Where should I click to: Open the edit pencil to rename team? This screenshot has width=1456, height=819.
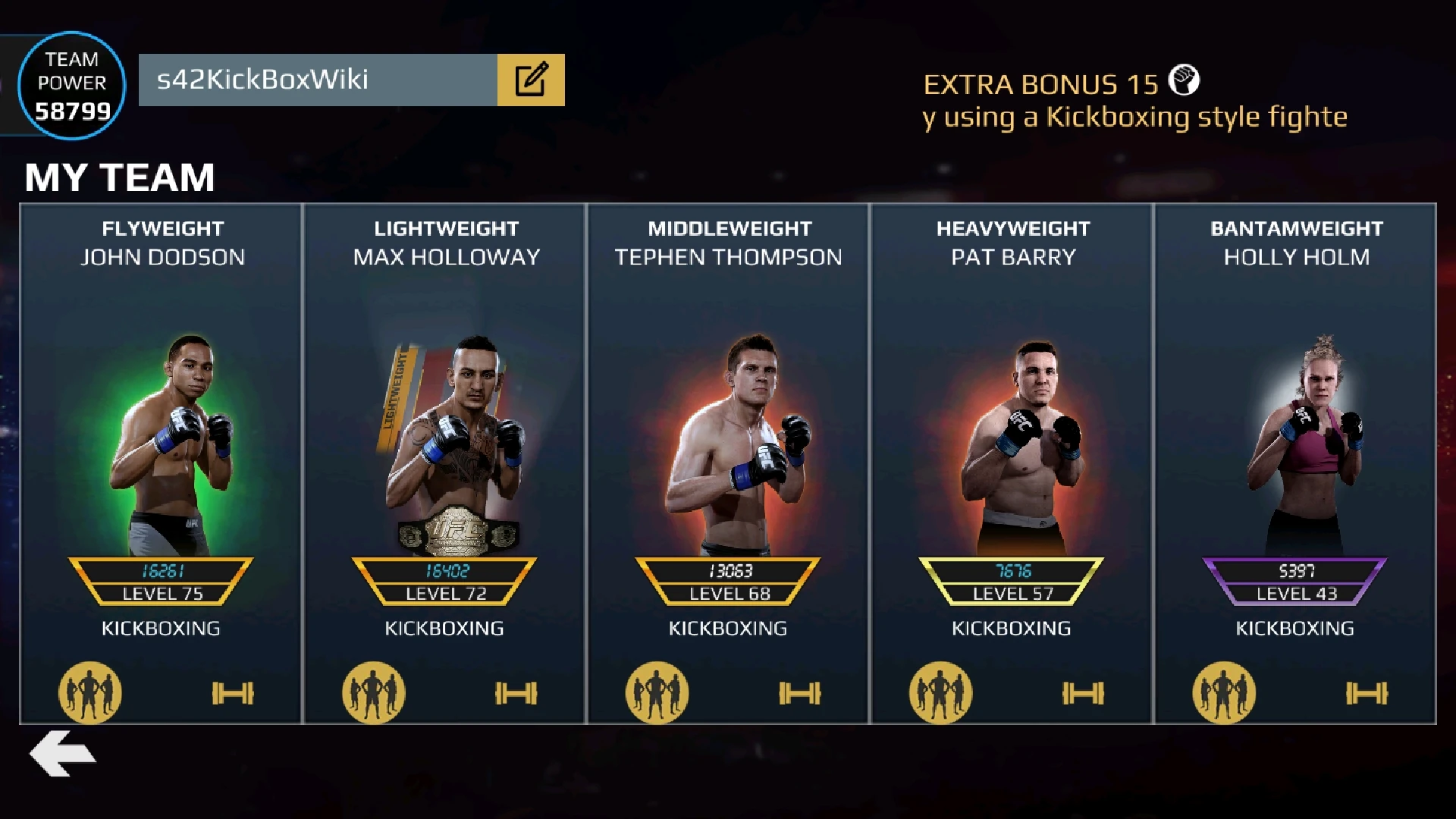532,79
